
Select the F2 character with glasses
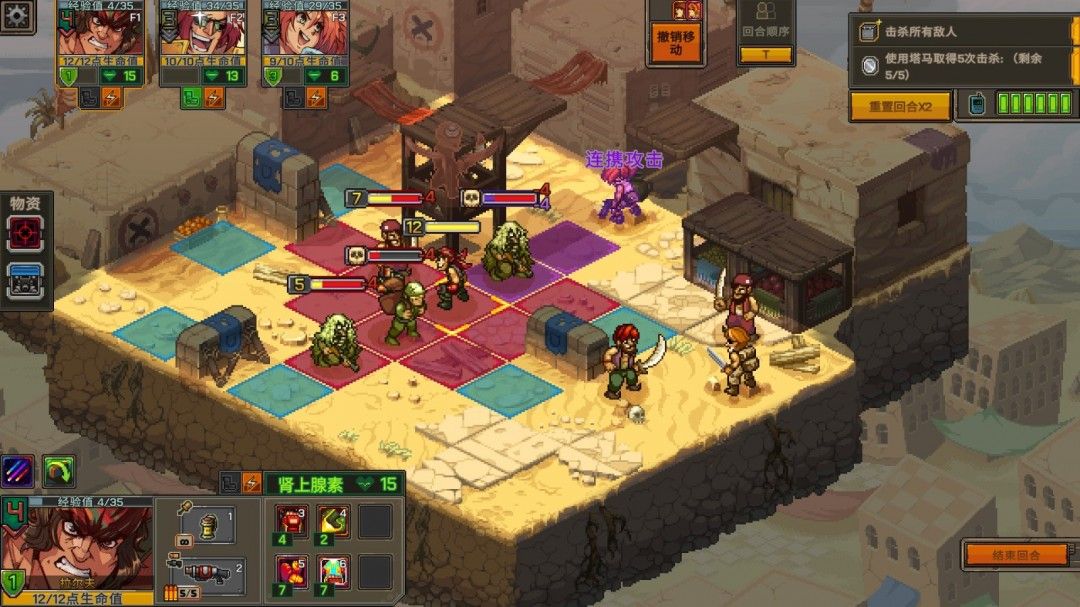click(x=203, y=40)
